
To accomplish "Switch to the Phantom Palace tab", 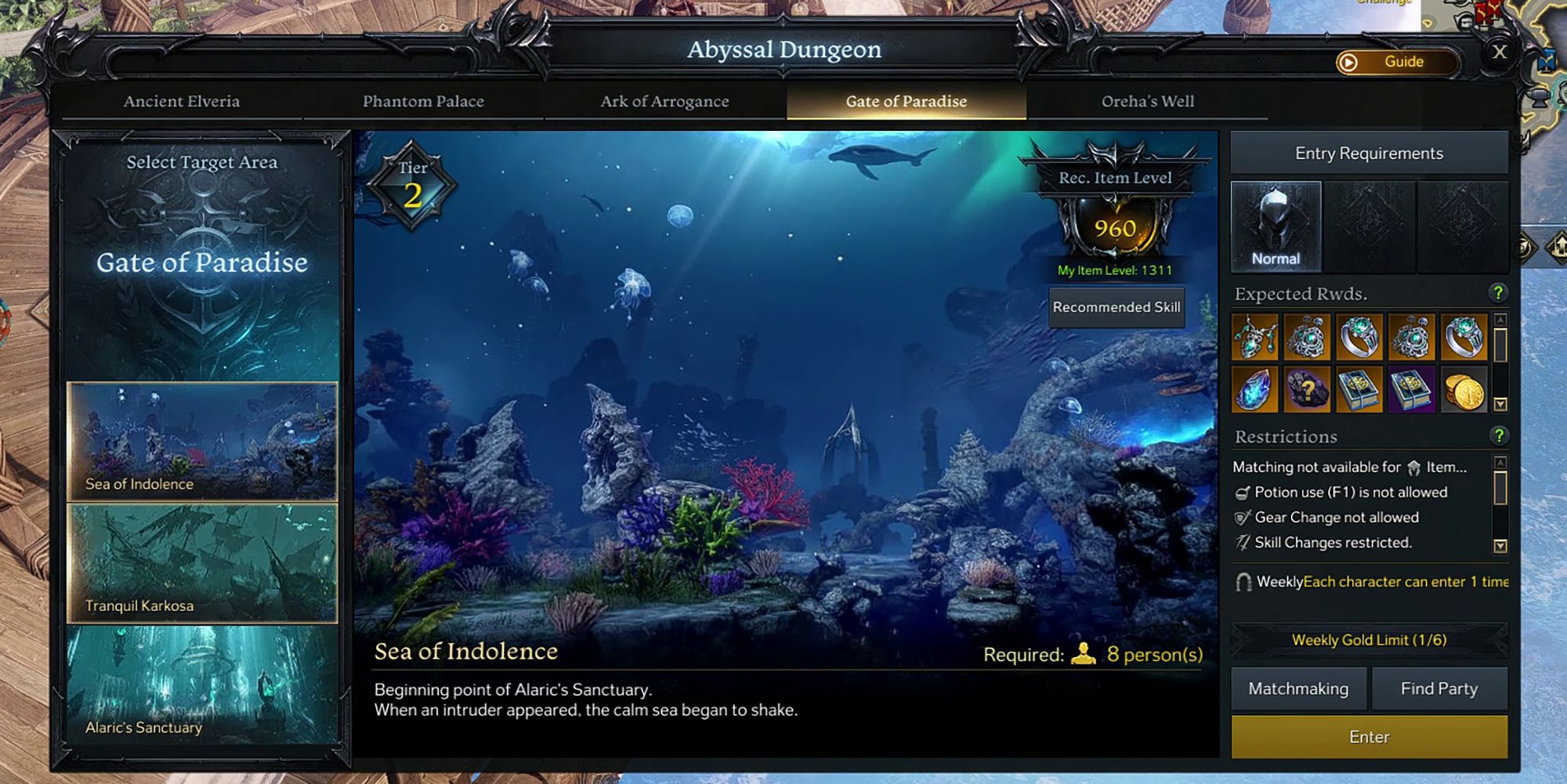I will coord(424,101).
